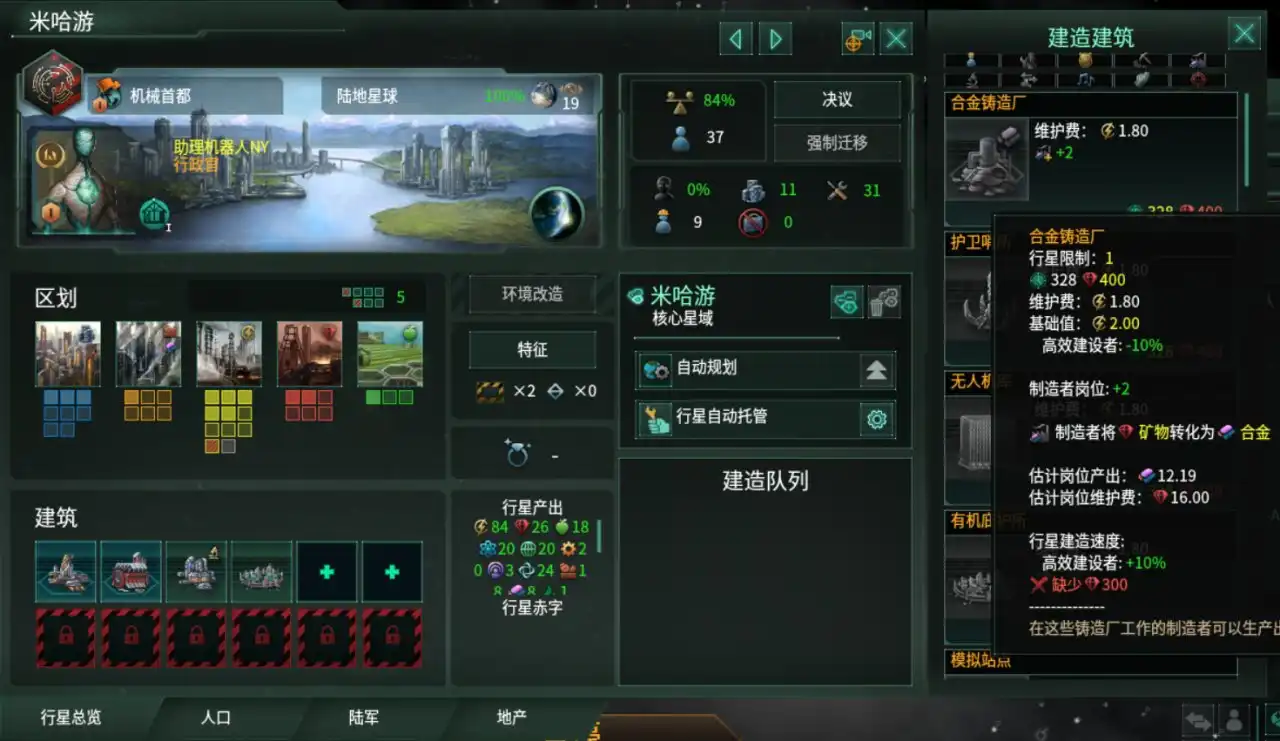Click the crime percentage icon
The width and height of the screenshot is (1280, 741).
pyautogui.click(x=662, y=190)
